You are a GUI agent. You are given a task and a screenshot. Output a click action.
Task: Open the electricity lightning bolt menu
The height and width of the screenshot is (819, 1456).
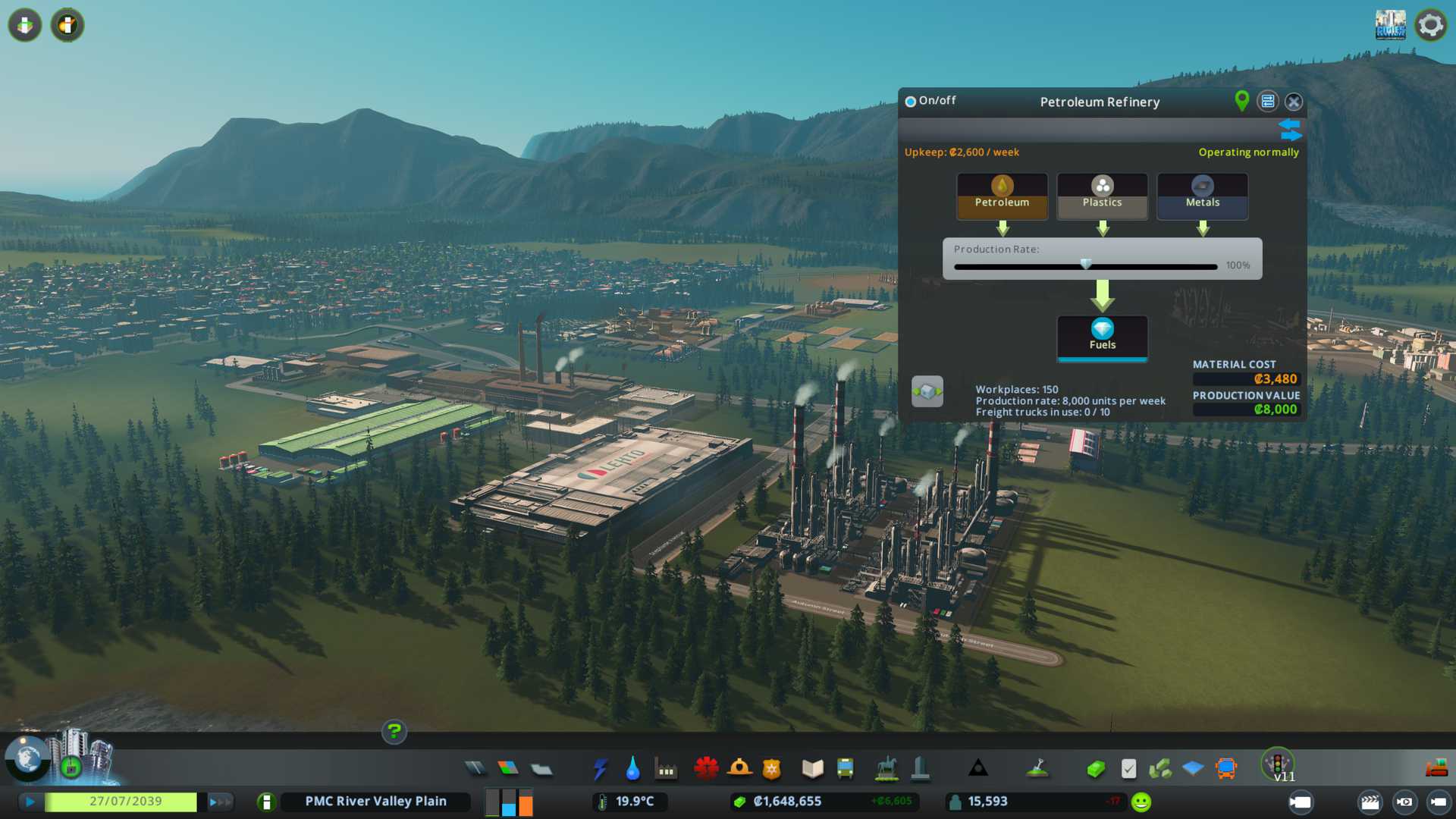600,769
